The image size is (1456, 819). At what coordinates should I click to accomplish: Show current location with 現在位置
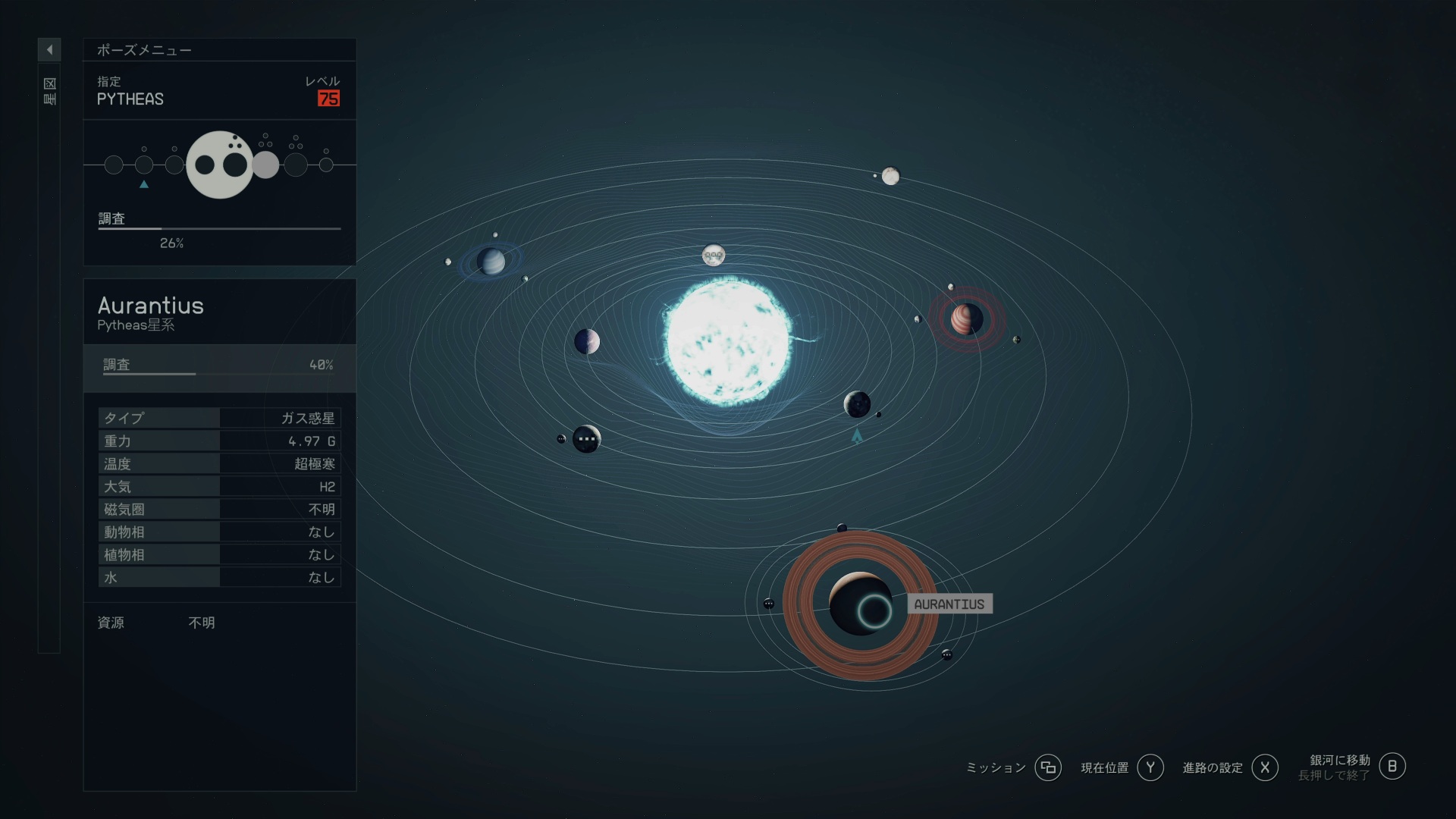pos(1150,767)
